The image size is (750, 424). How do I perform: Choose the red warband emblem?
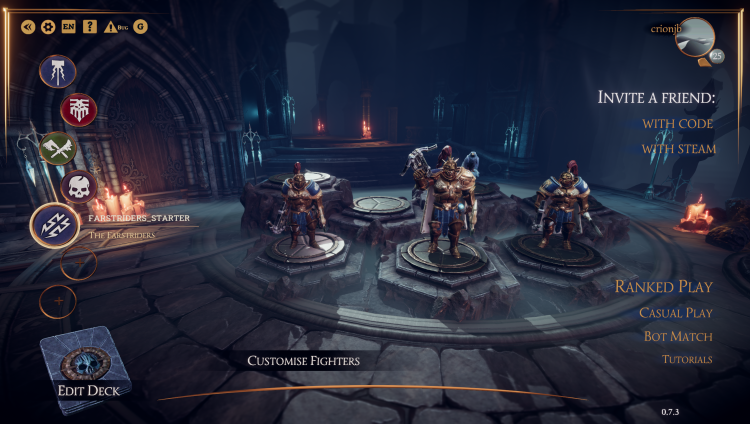point(77,110)
